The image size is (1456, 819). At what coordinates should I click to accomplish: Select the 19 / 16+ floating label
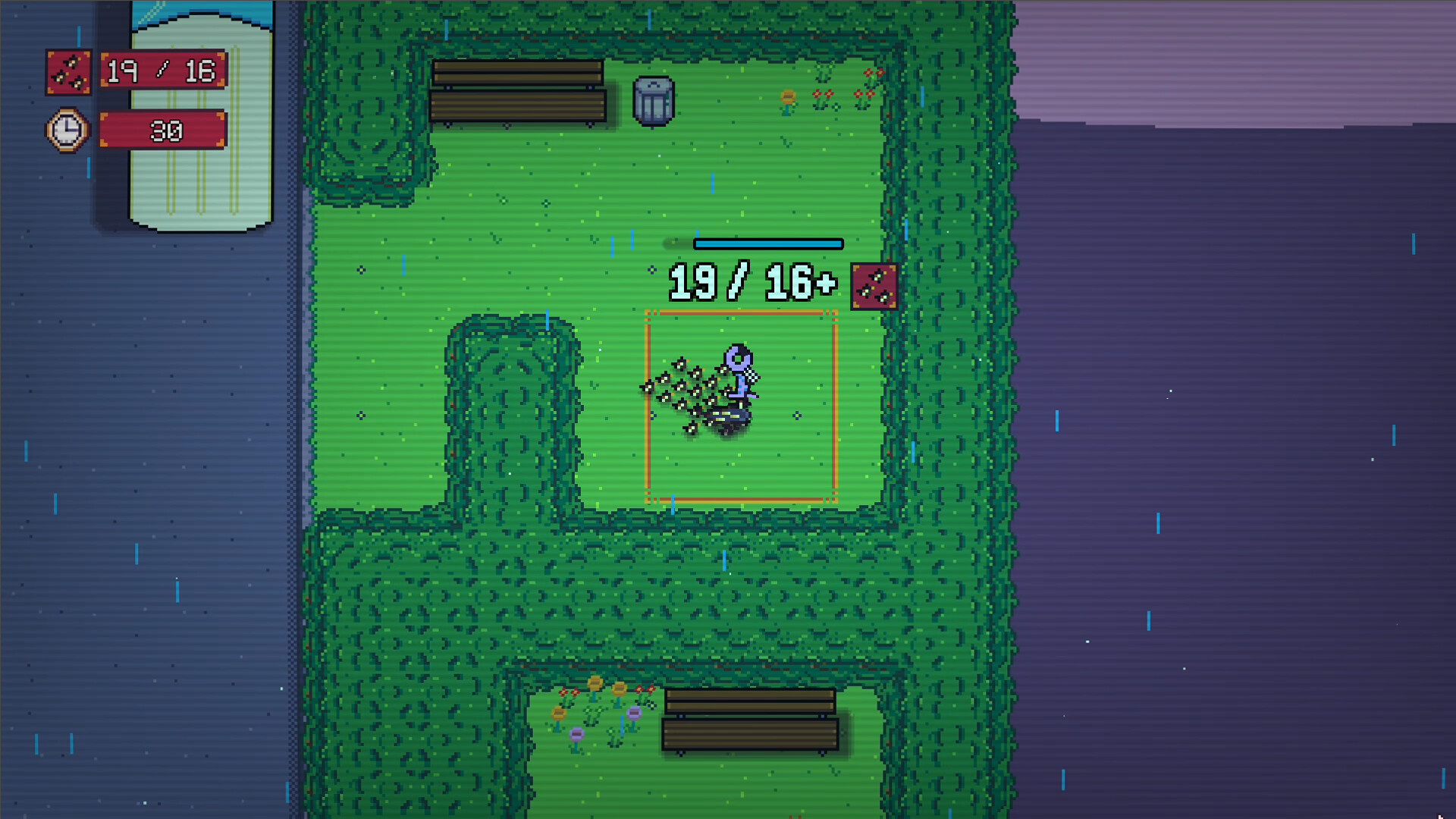point(749,284)
